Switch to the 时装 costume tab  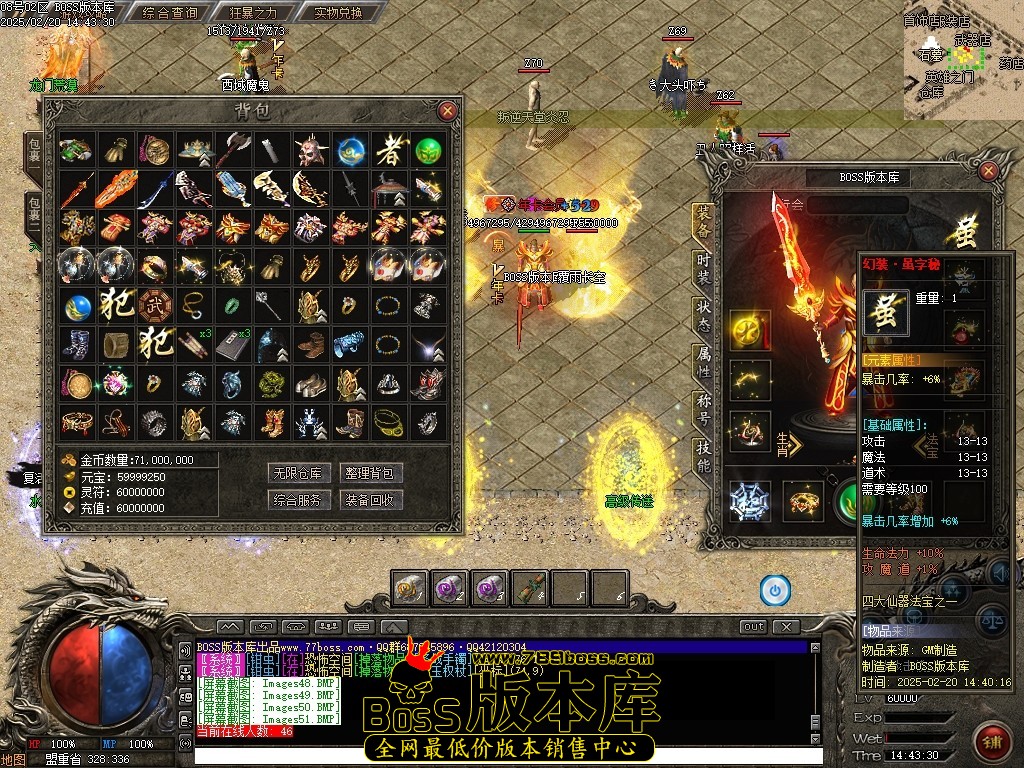click(x=704, y=265)
